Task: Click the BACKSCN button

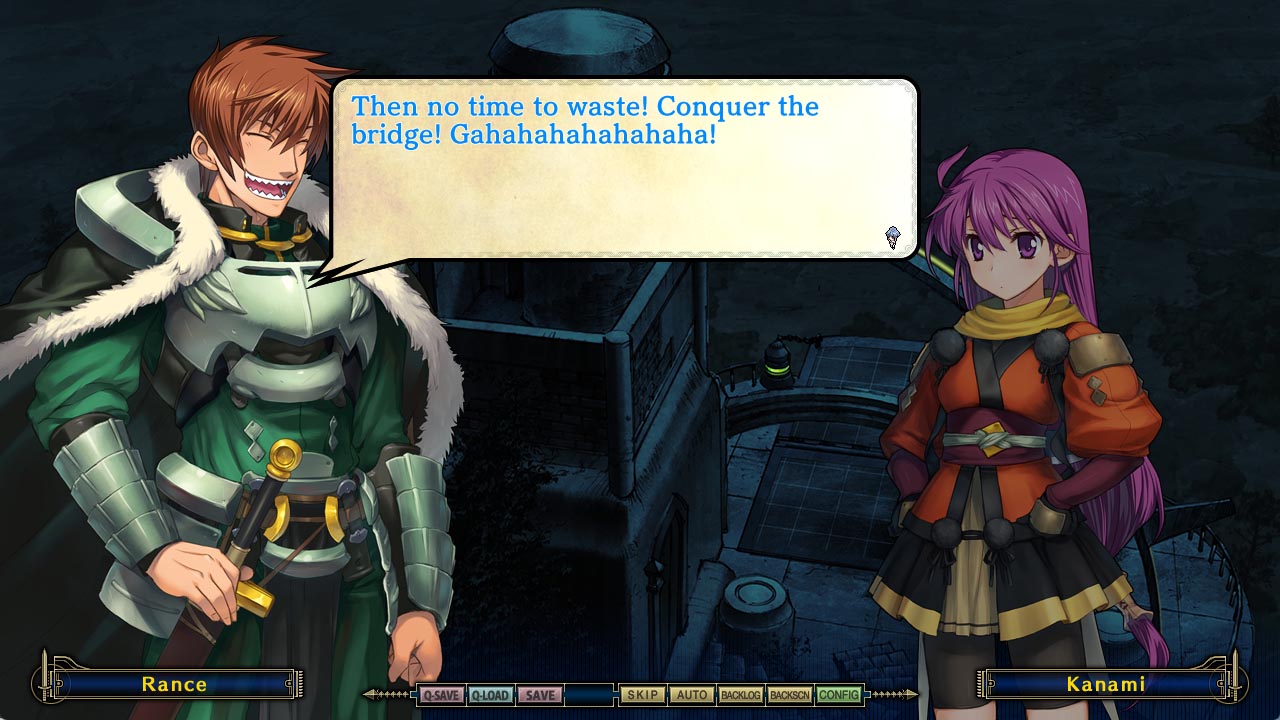Action: 789,695
